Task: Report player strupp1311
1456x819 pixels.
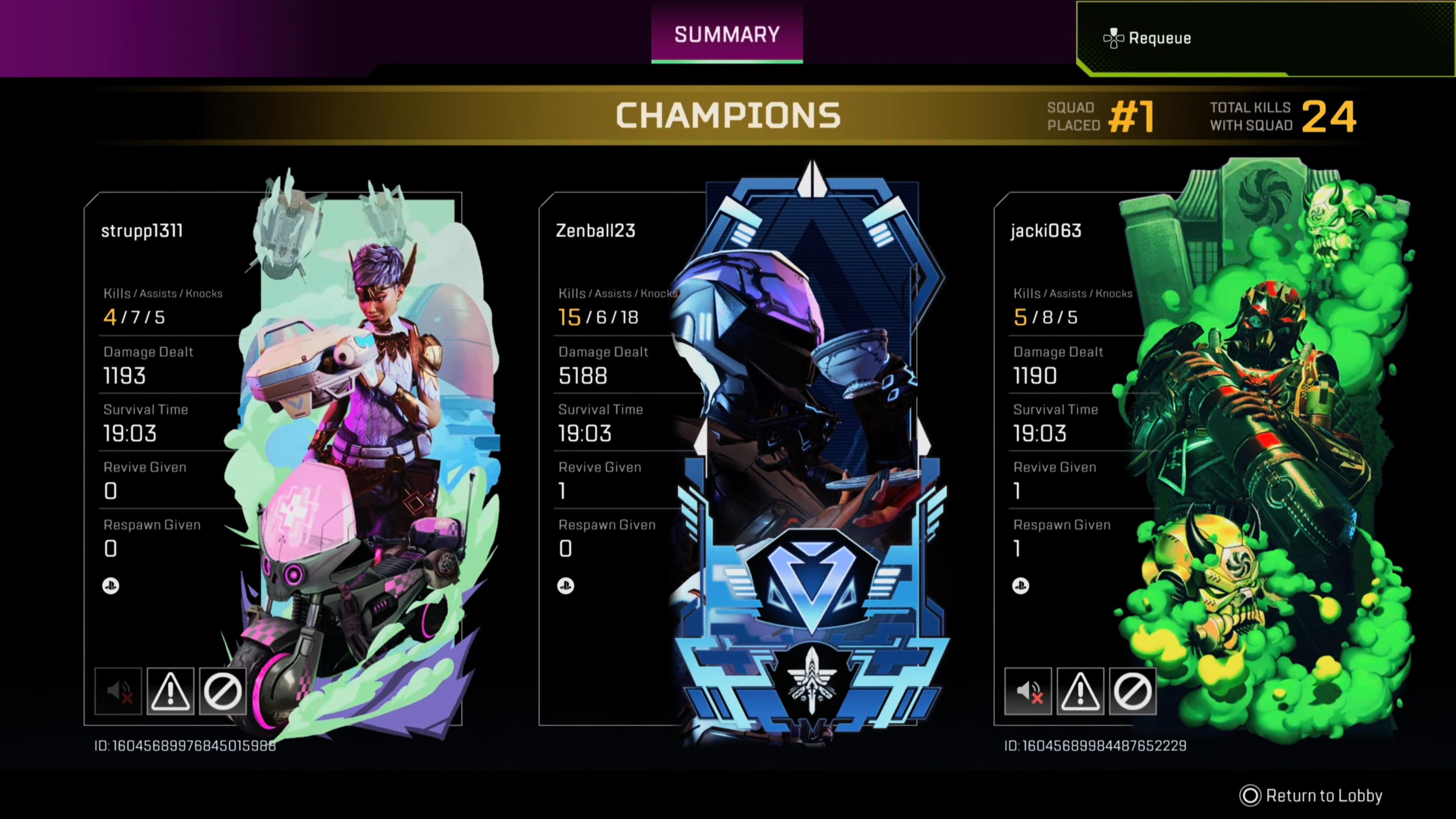Action: click(171, 691)
